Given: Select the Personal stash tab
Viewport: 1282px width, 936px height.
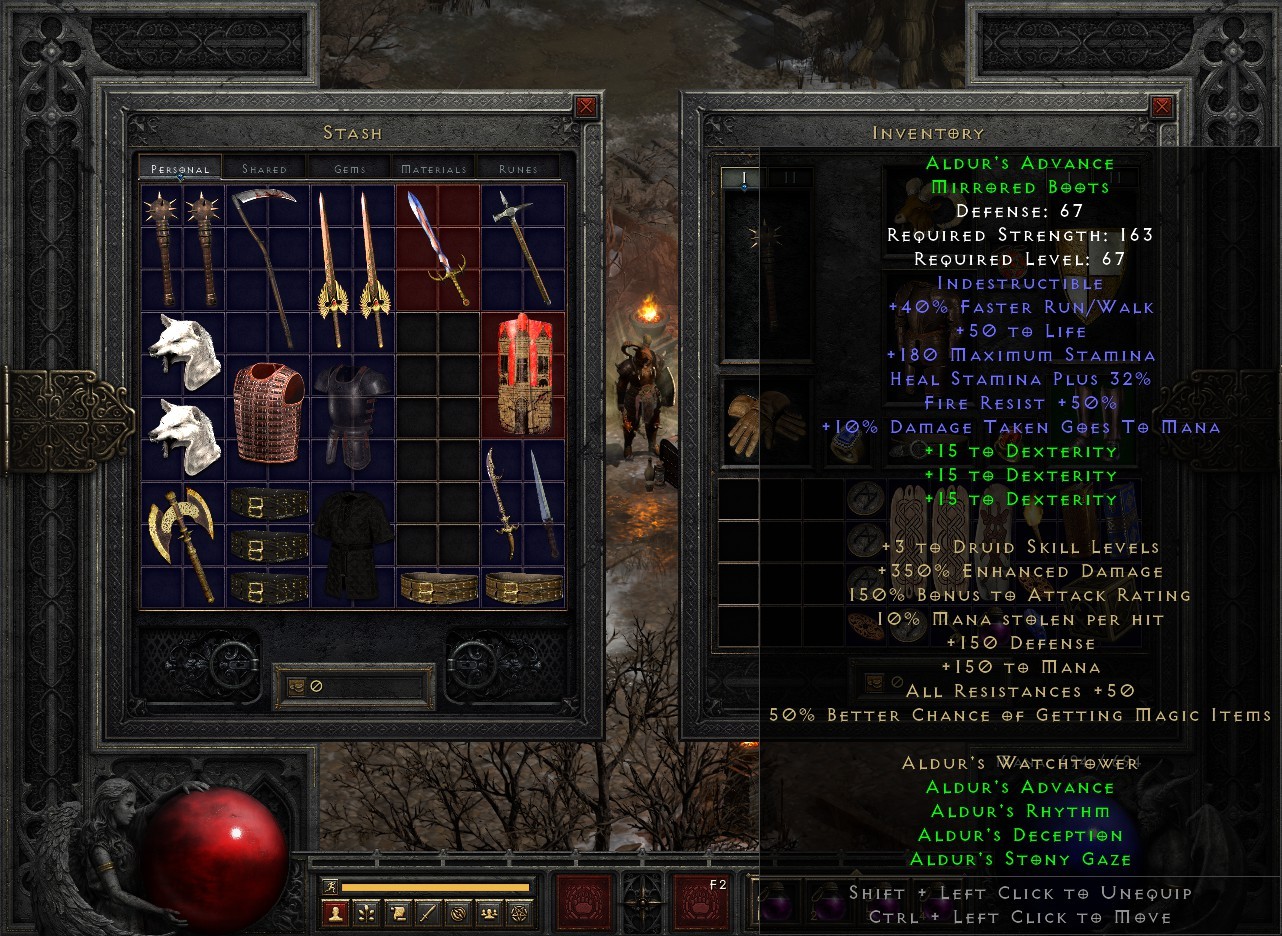Looking at the screenshot, I should coord(179,169).
